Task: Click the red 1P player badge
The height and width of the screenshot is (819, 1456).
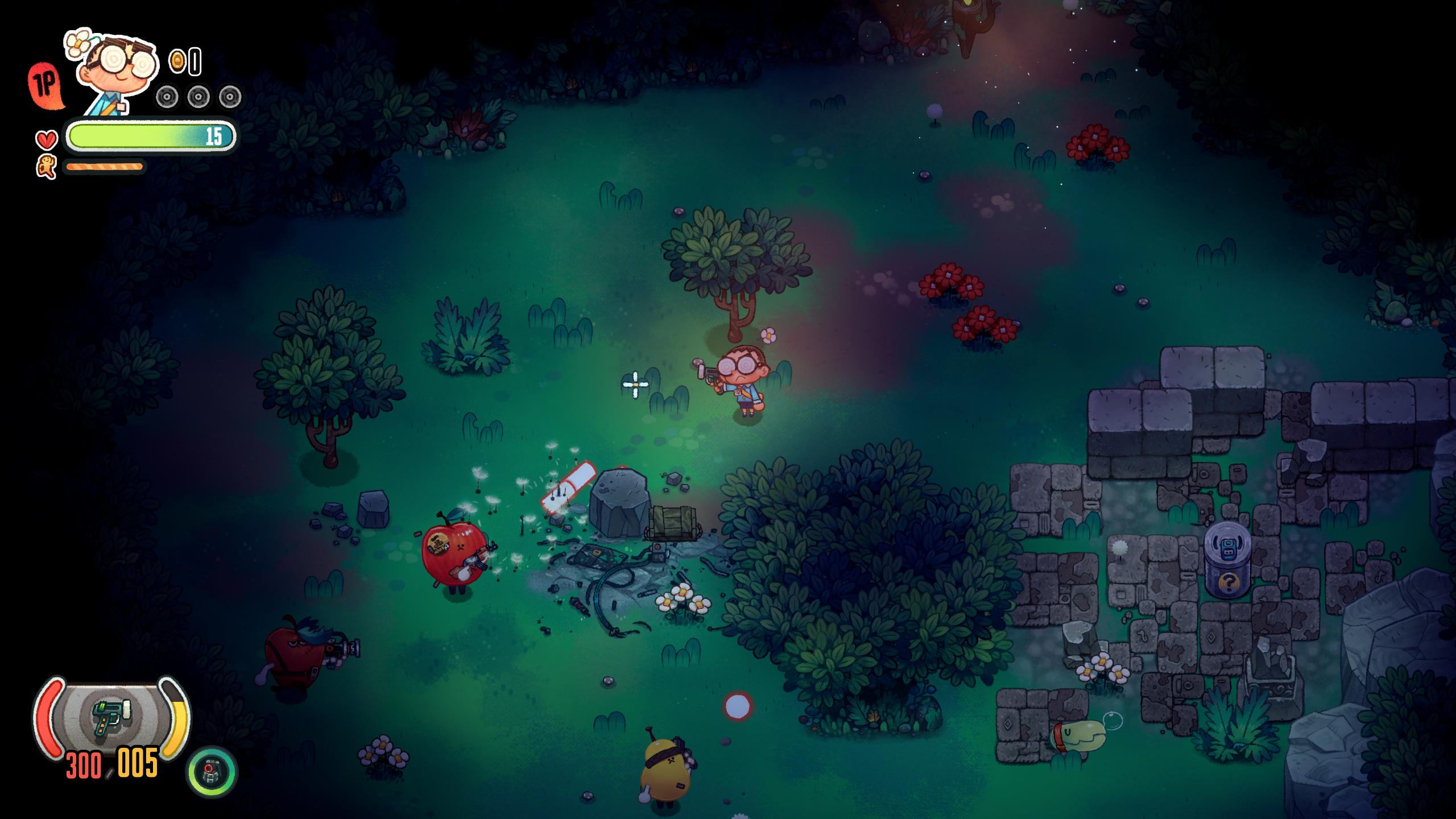Action: pyautogui.click(x=45, y=85)
